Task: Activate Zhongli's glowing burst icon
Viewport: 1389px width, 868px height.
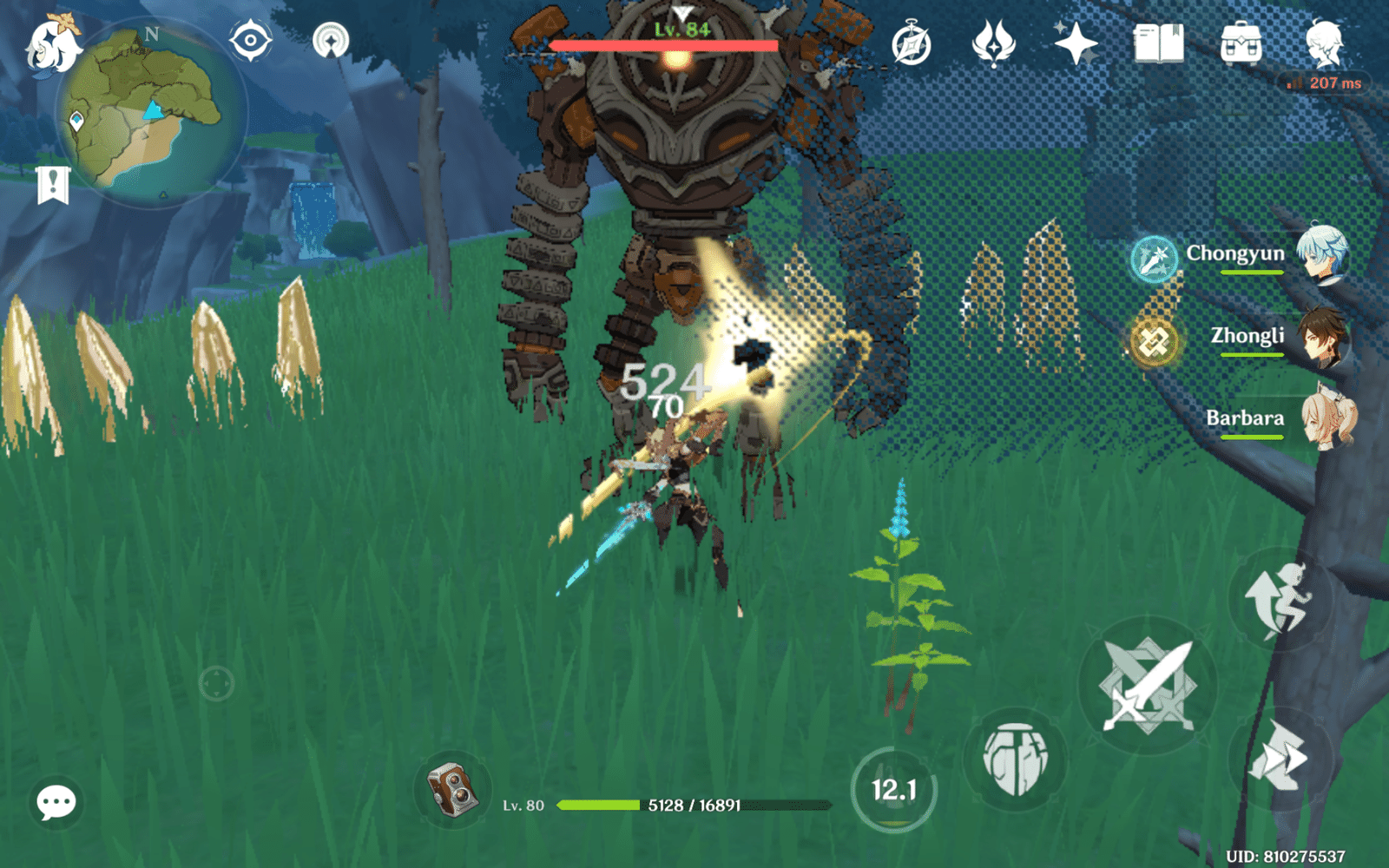Action: [x=1155, y=340]
